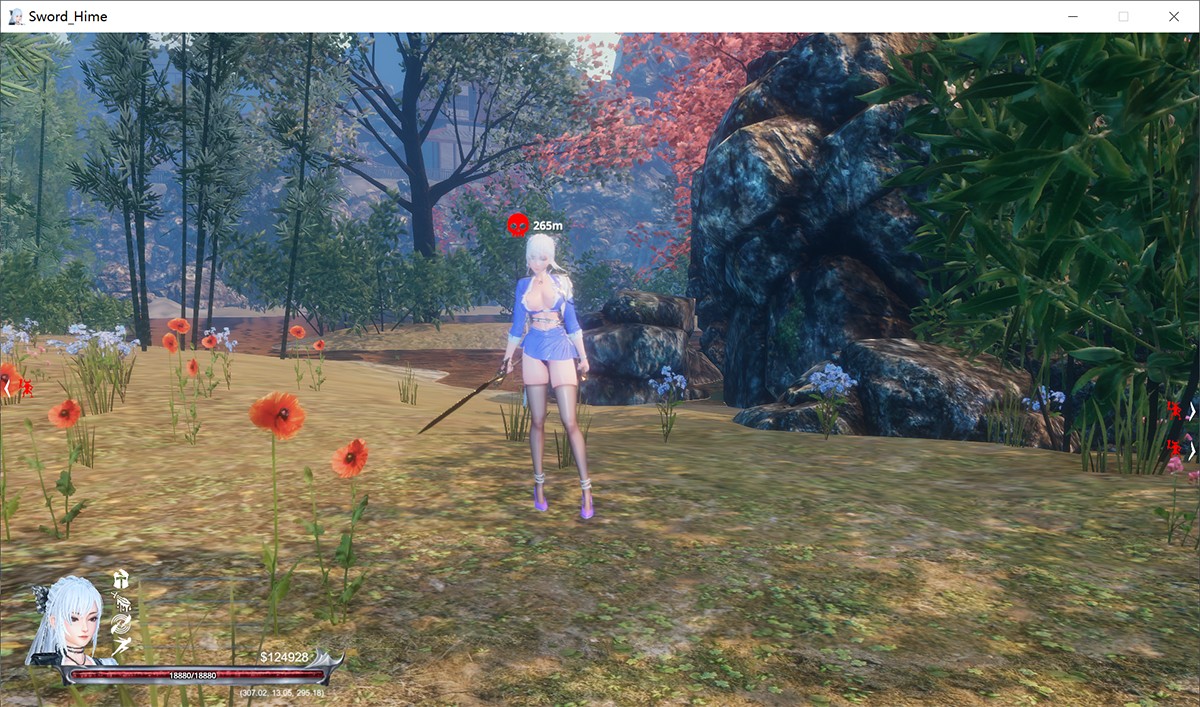Choose the swirling dodge skill icon
This screenshot has height=707, width=1200.
(x=121, y=625)
